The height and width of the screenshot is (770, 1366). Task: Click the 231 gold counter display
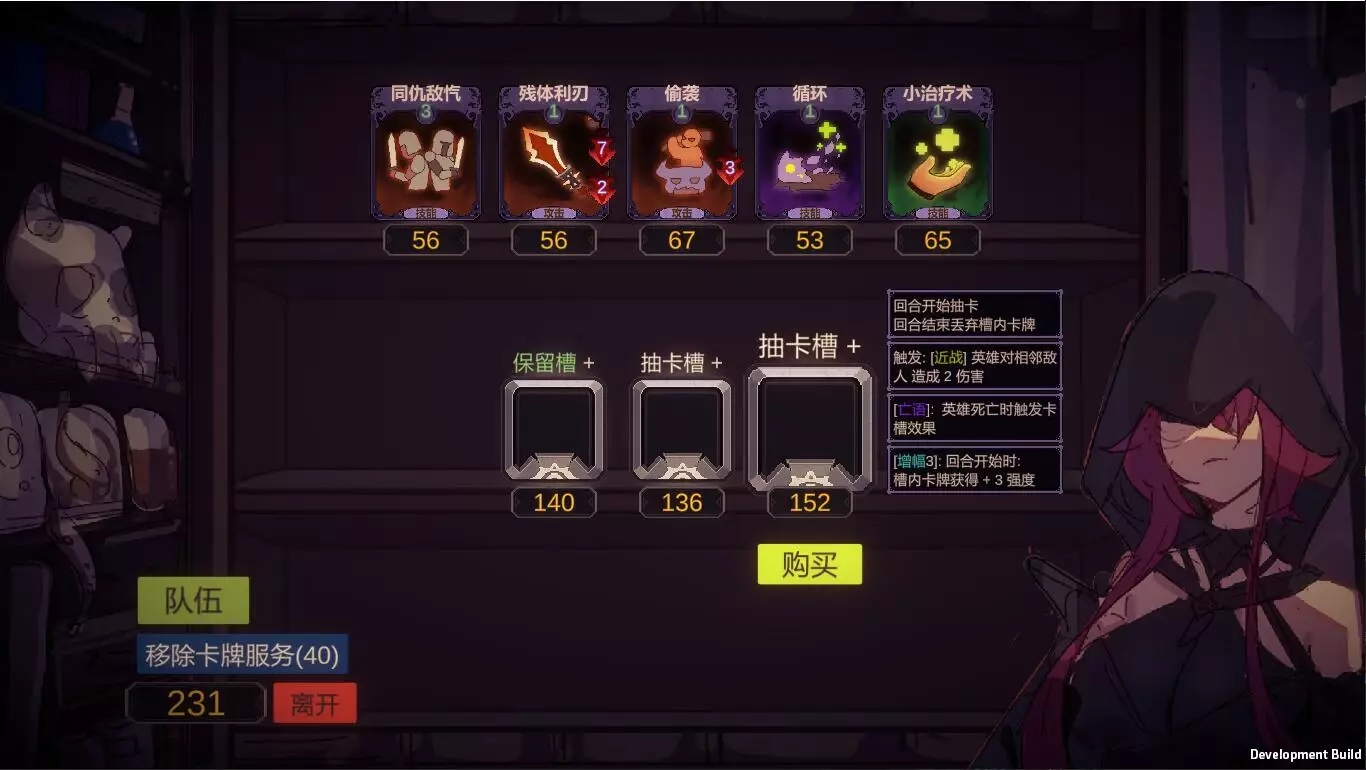[x=196, y=702]
